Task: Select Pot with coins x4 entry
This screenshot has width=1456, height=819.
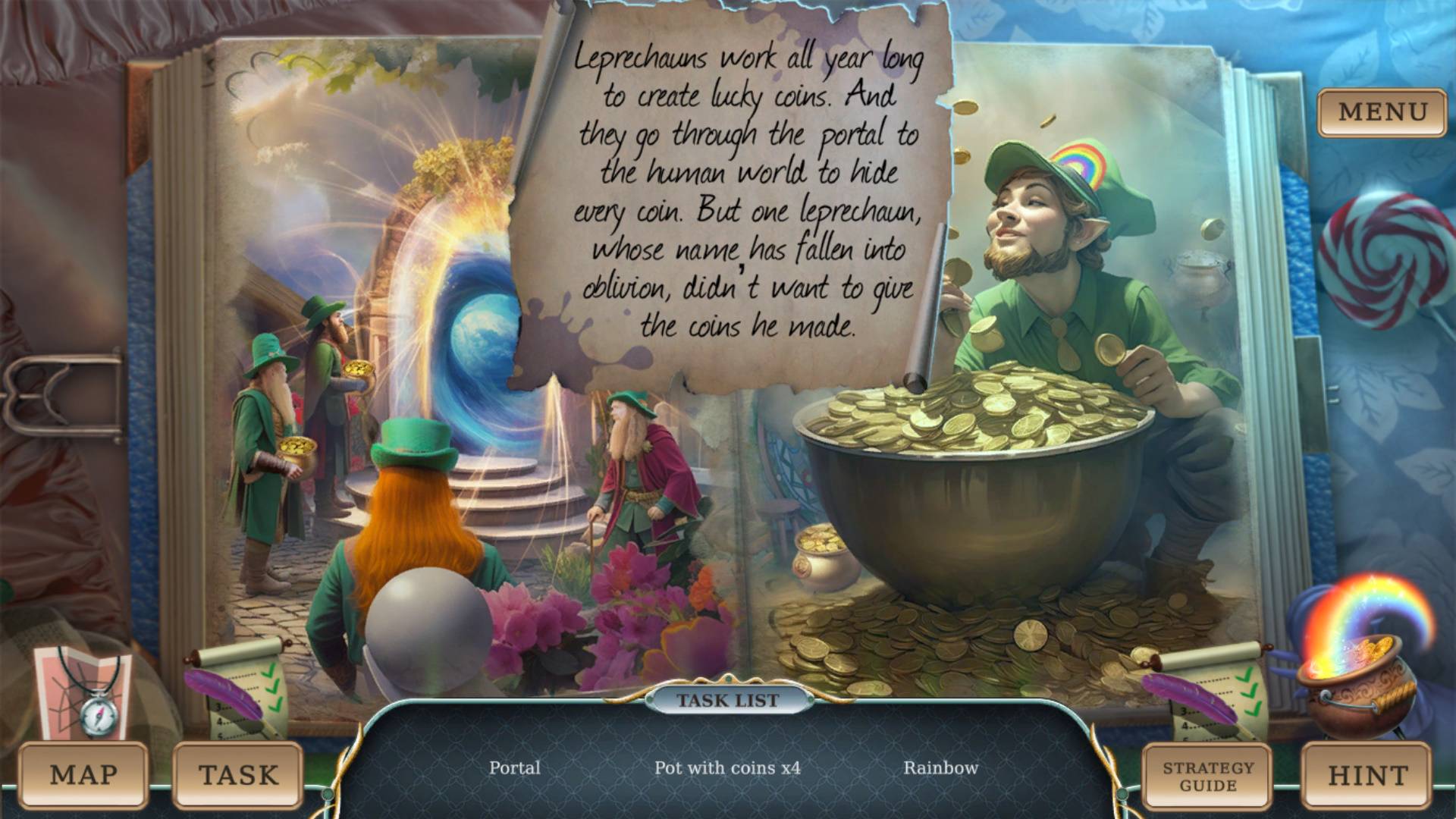Action: click(727, 767)
